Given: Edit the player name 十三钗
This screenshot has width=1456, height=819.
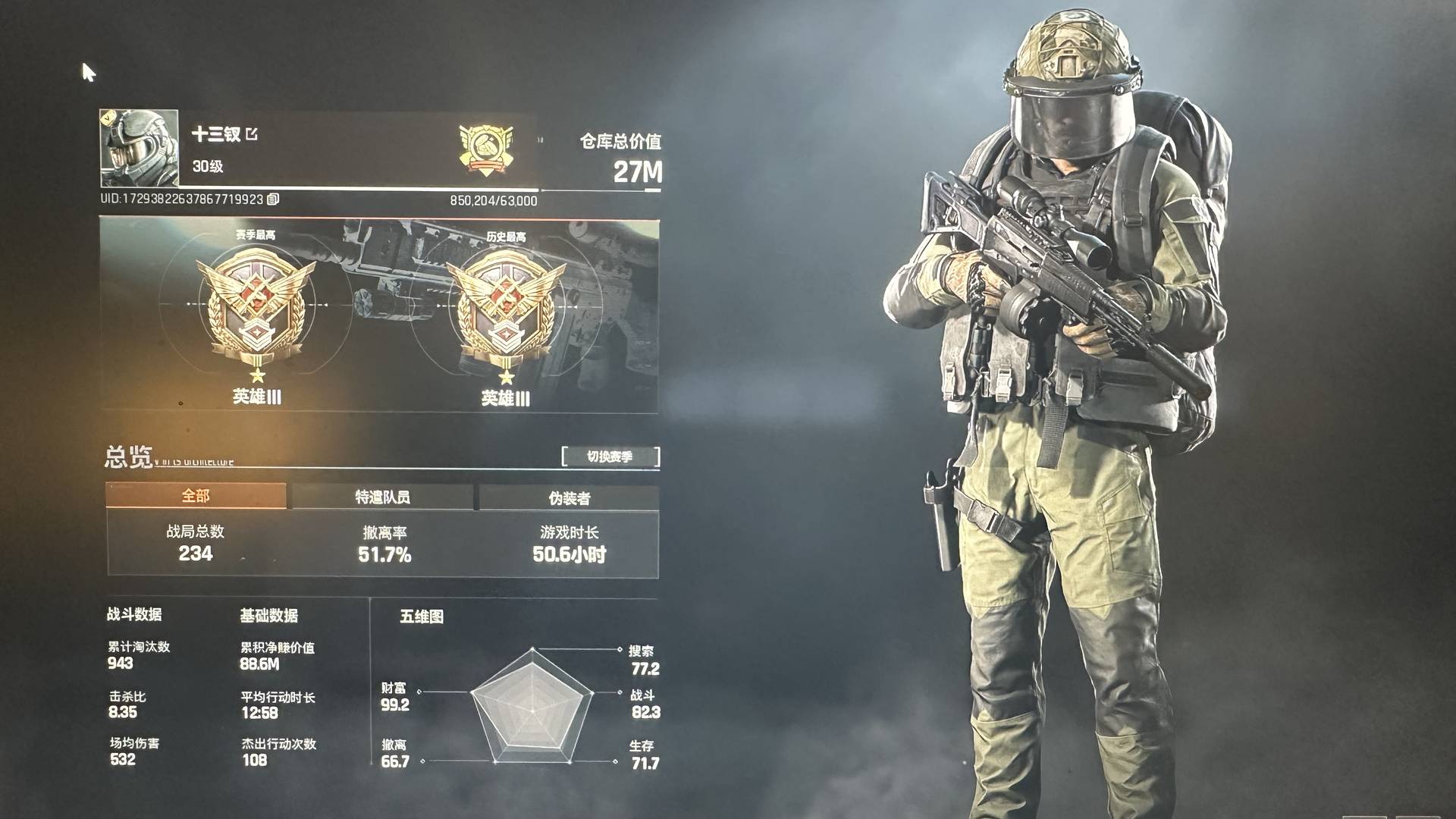Looking at the screenshot, I should 253,134.
